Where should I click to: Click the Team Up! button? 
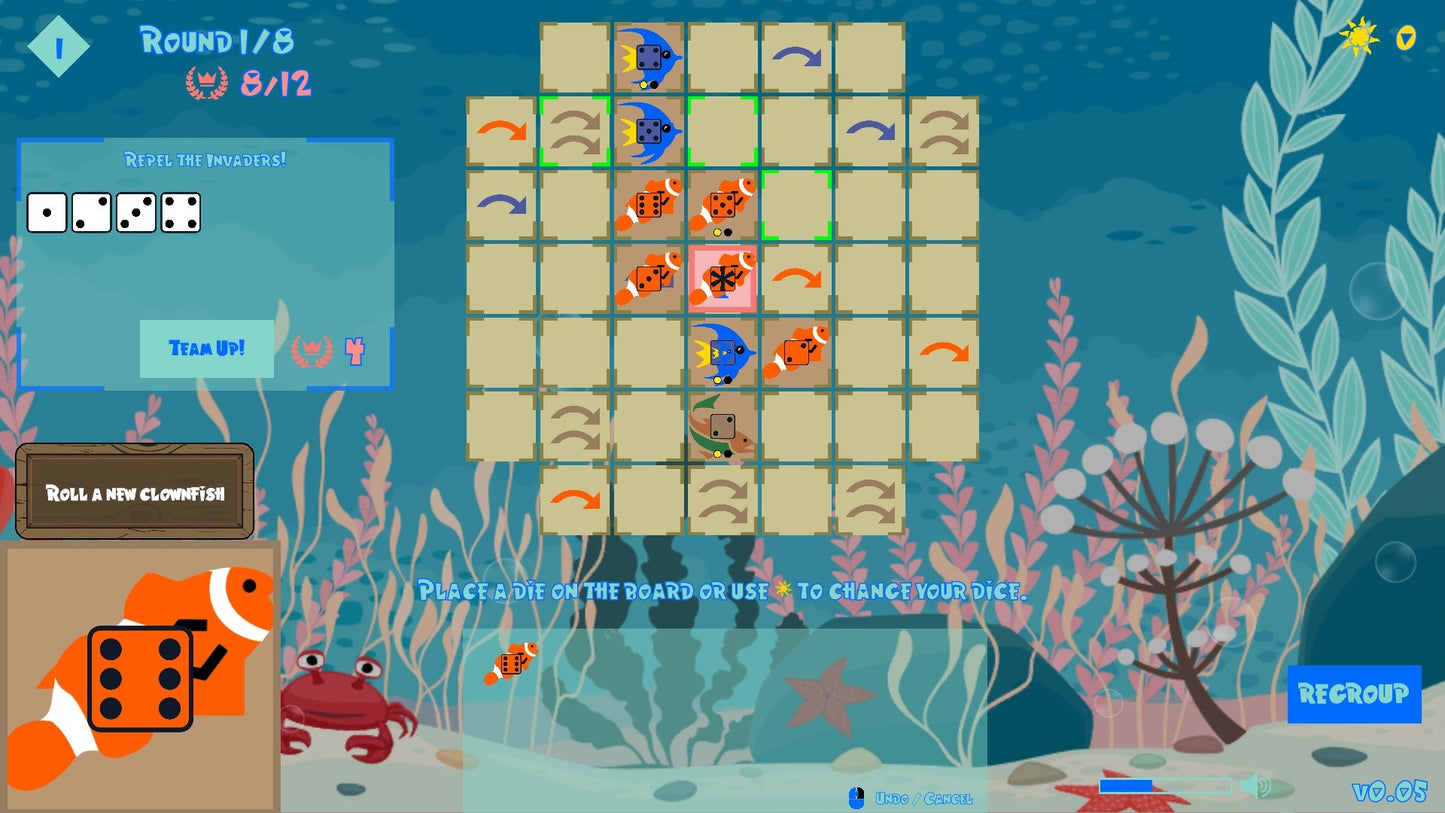point(206,349)
